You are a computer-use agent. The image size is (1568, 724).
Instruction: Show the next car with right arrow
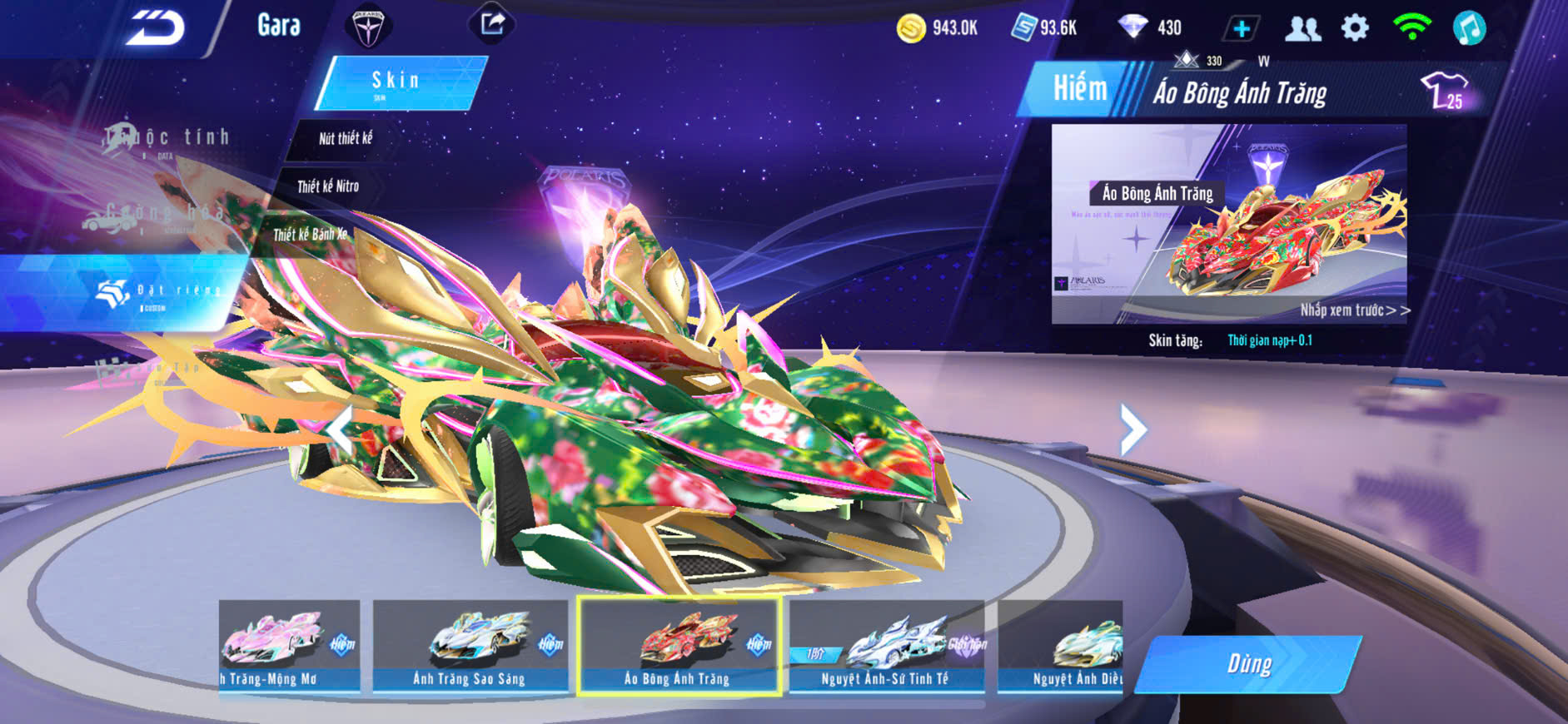1132,430
